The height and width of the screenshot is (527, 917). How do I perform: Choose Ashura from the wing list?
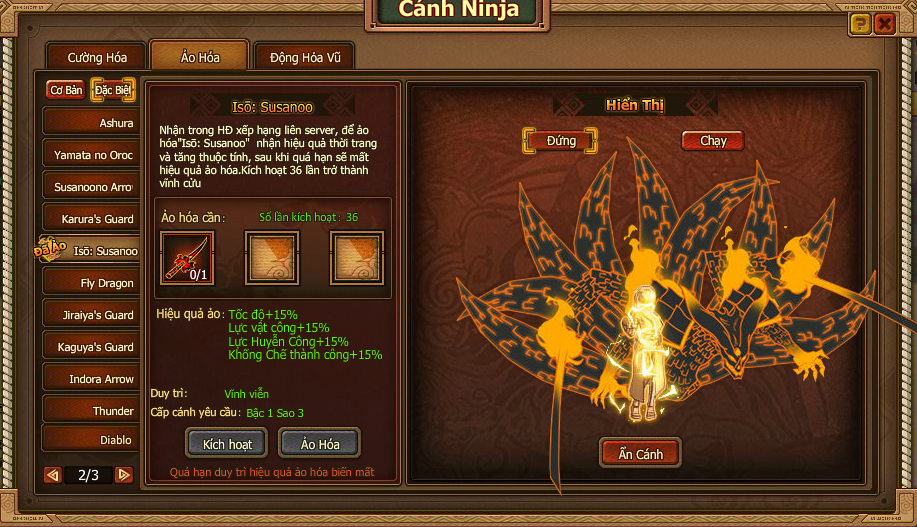pos(90,123)
